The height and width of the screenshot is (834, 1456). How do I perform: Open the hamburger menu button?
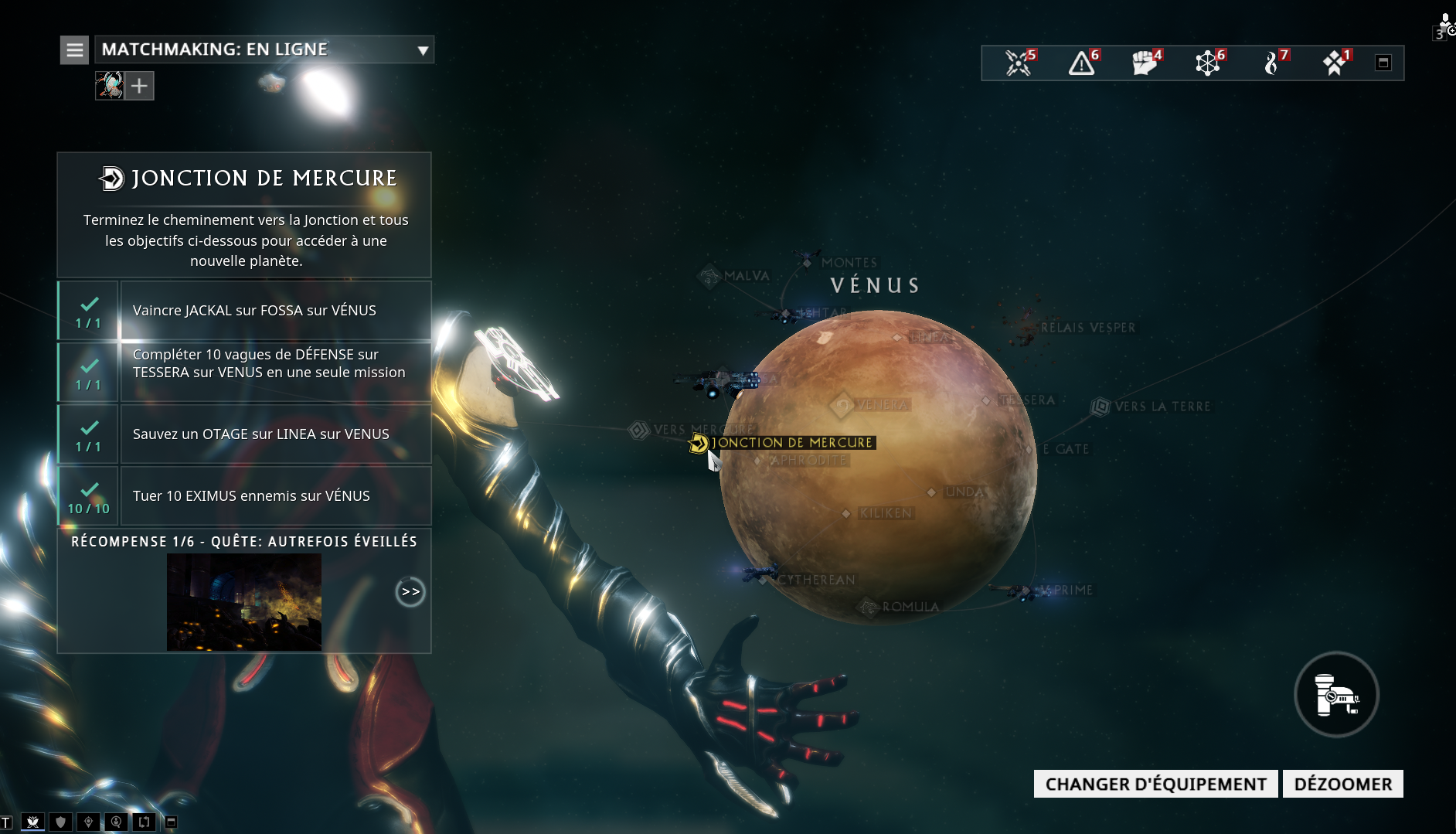pyautogui.click(x=75, y=50)
